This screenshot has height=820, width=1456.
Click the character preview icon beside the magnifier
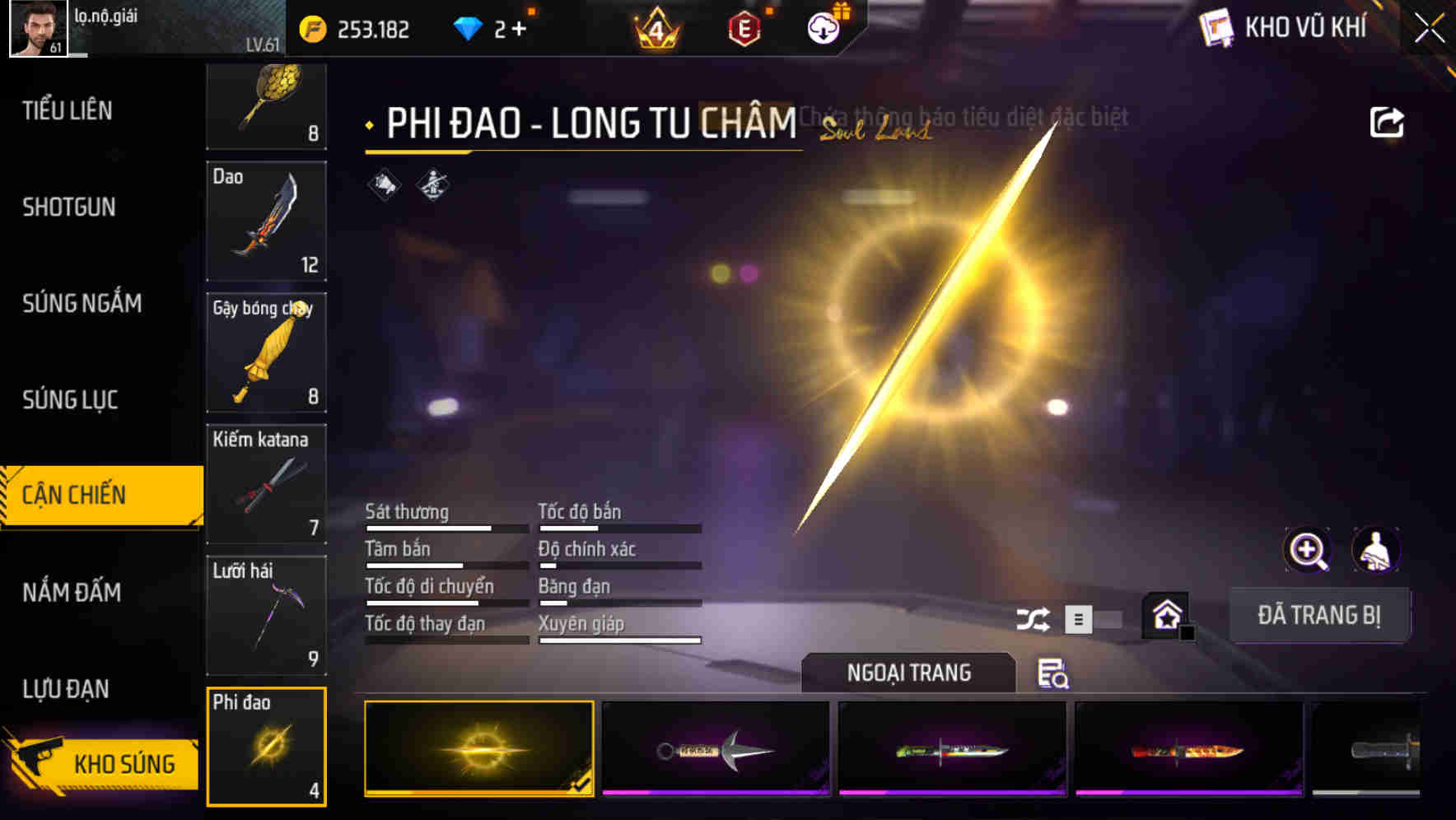(1376, 550)
